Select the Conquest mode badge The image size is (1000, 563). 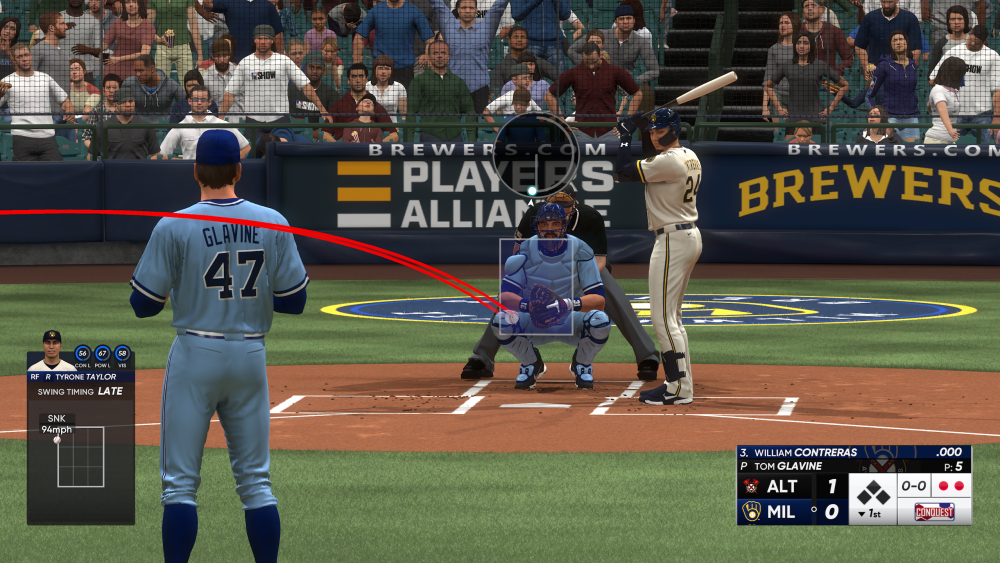pos(934,511)
